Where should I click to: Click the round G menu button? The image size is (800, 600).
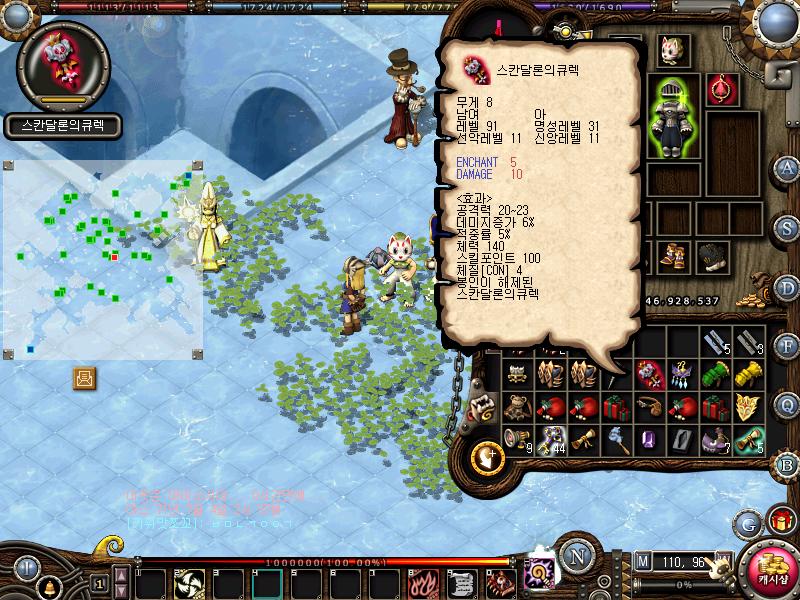click(748, 523)
